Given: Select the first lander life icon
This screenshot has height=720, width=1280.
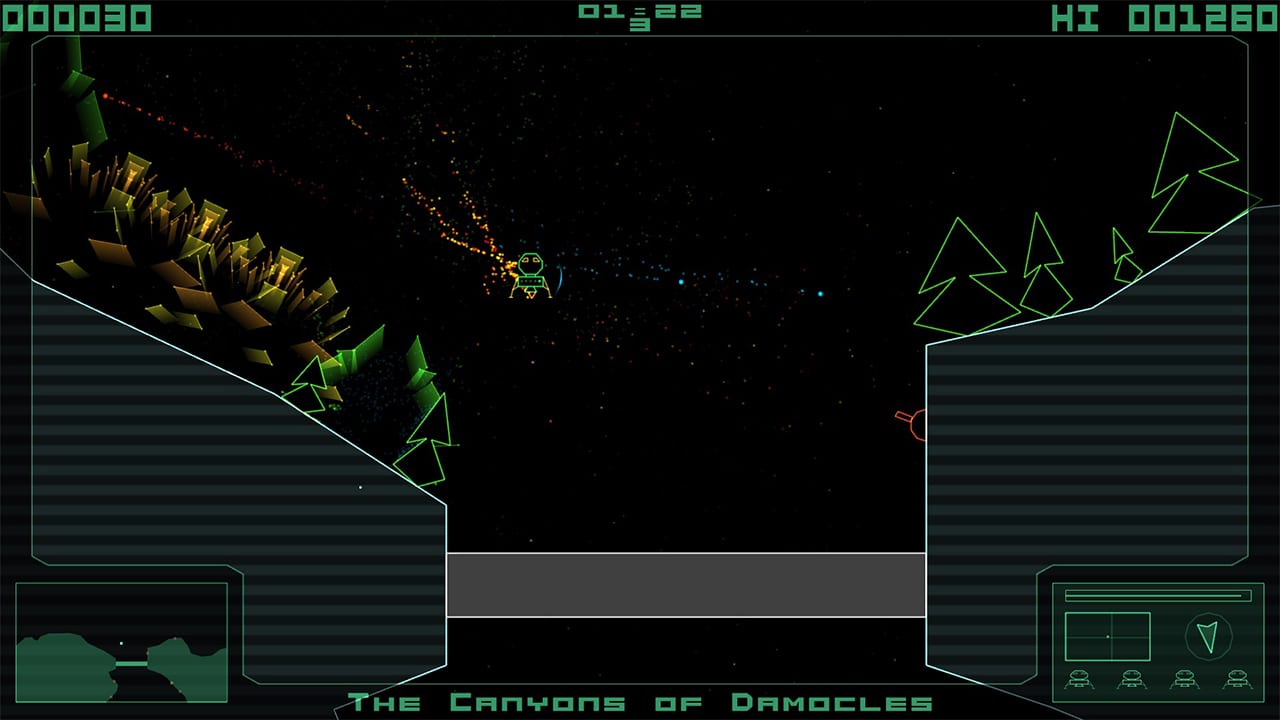Looking at the screenshot, I should (x=1079, y=678).
